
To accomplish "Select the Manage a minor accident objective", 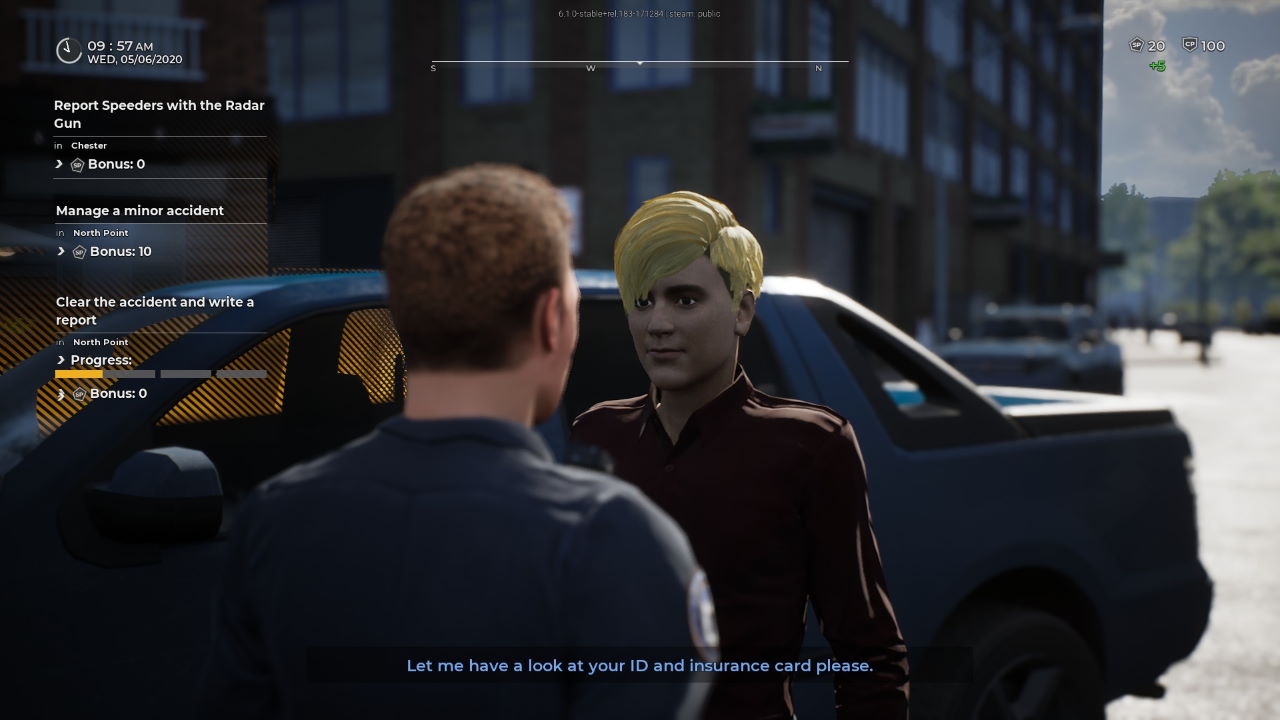I will [140, 211].
